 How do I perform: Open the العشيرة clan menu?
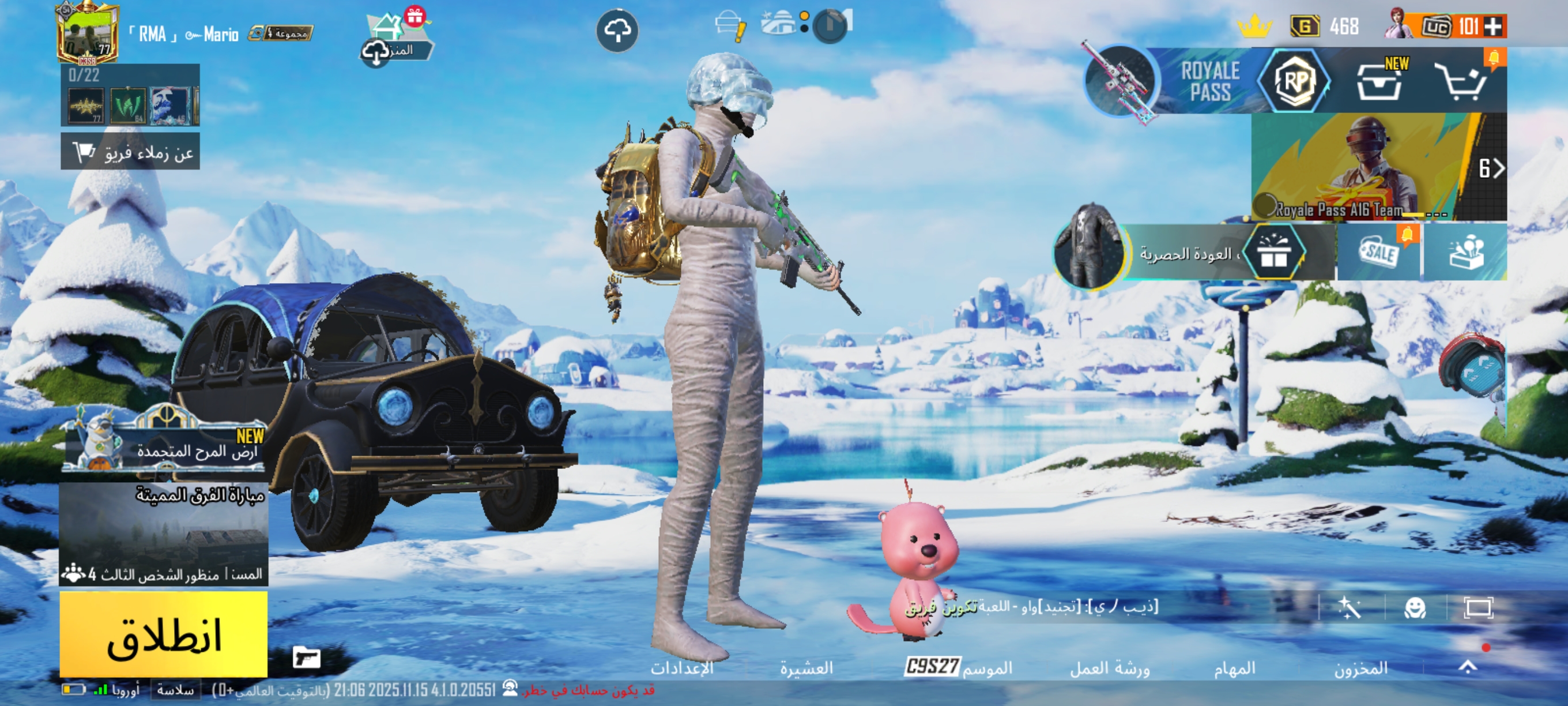(806, 669)
